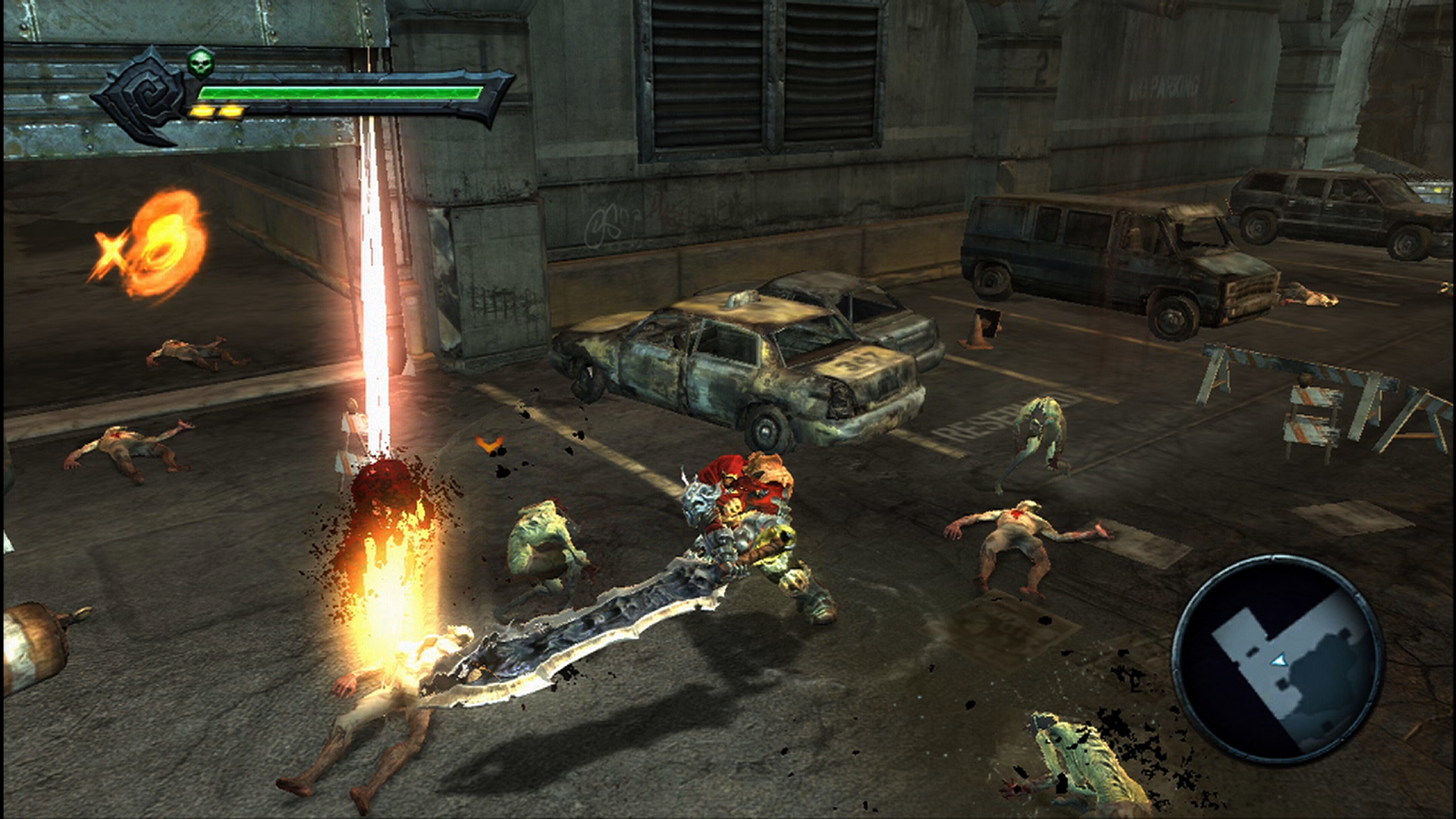Select the green skull icon above health bar

point(200,63)
